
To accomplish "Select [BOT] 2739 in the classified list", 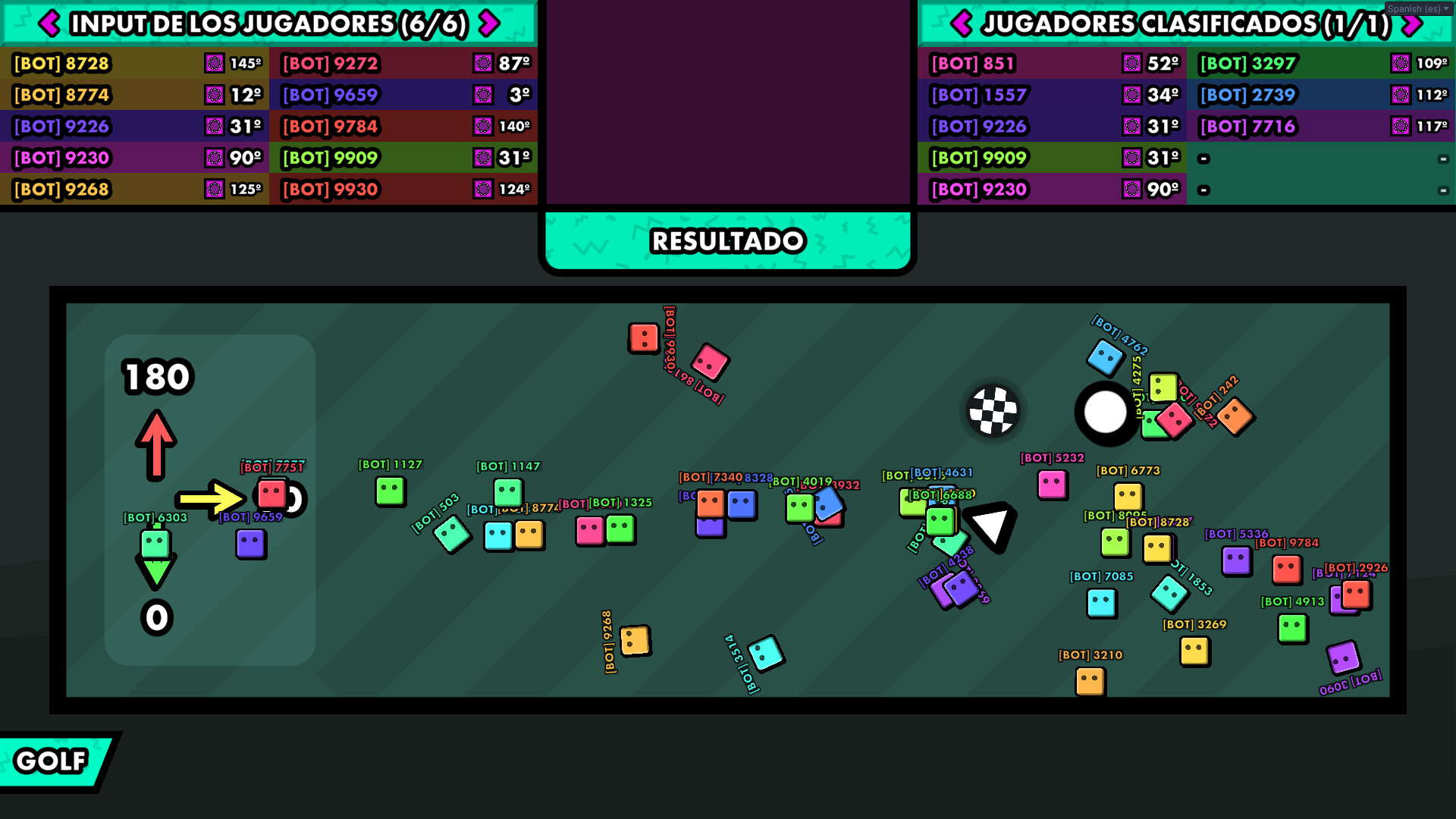I will (x=1247, y=95).
